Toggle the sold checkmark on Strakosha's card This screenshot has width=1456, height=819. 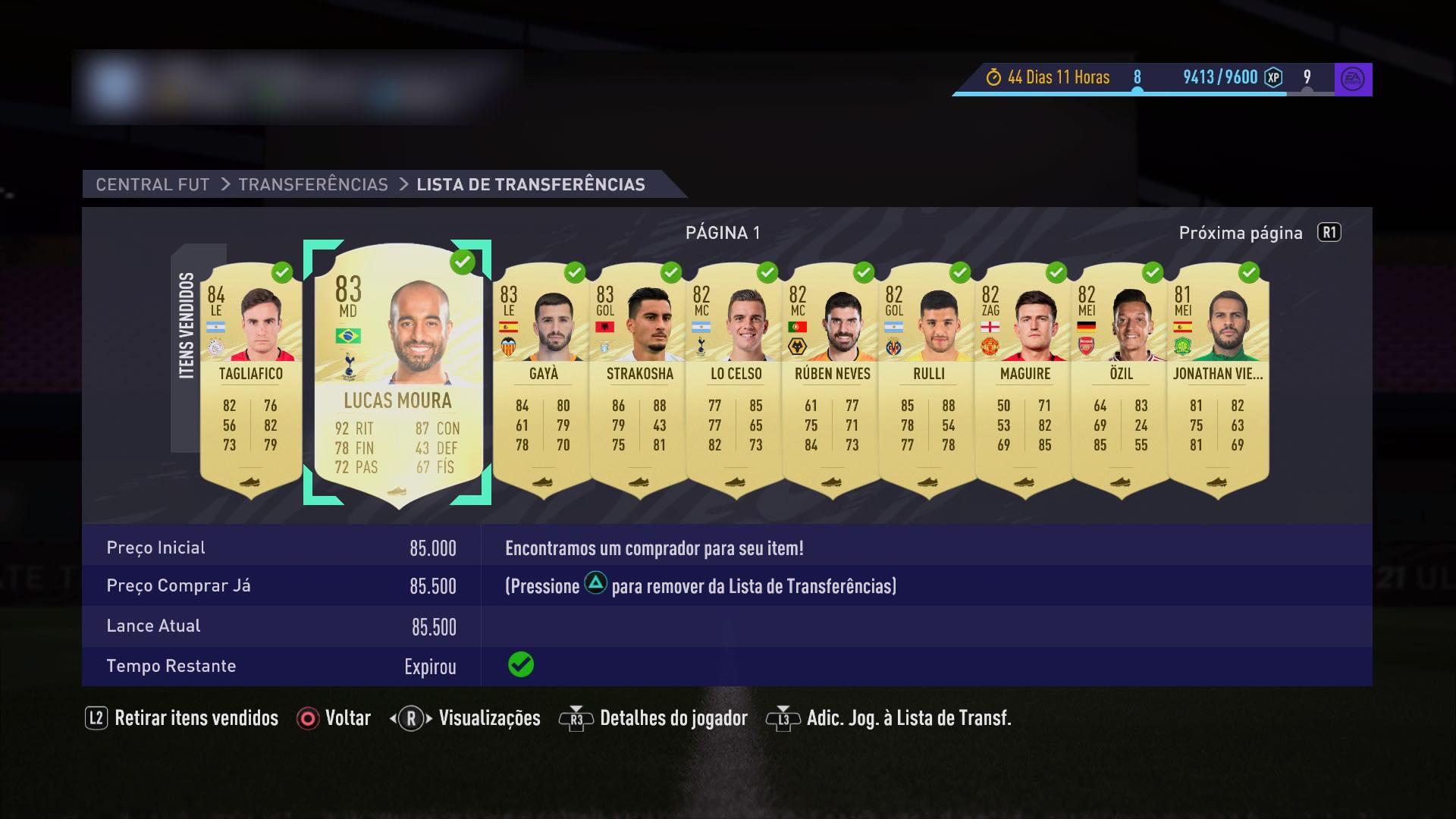click(x=670, y=271)
